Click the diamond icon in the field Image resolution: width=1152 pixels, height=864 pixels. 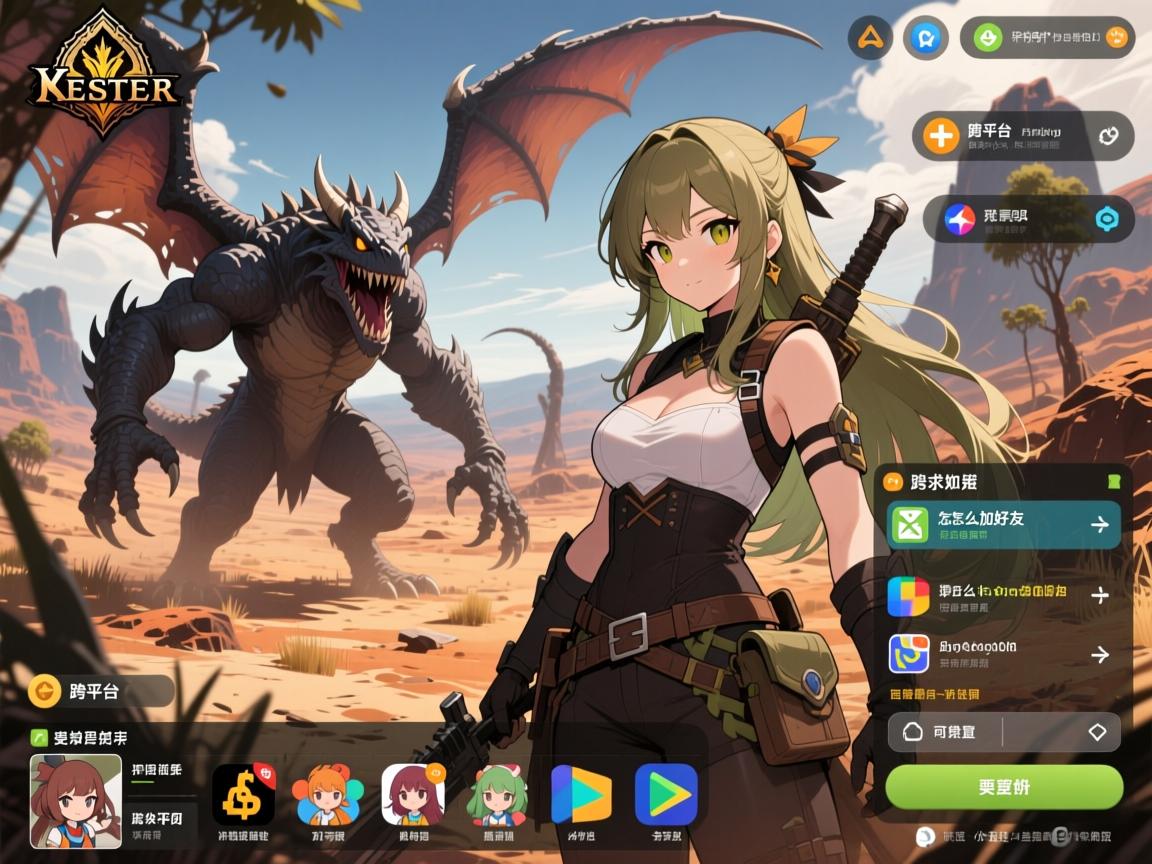1097,732
